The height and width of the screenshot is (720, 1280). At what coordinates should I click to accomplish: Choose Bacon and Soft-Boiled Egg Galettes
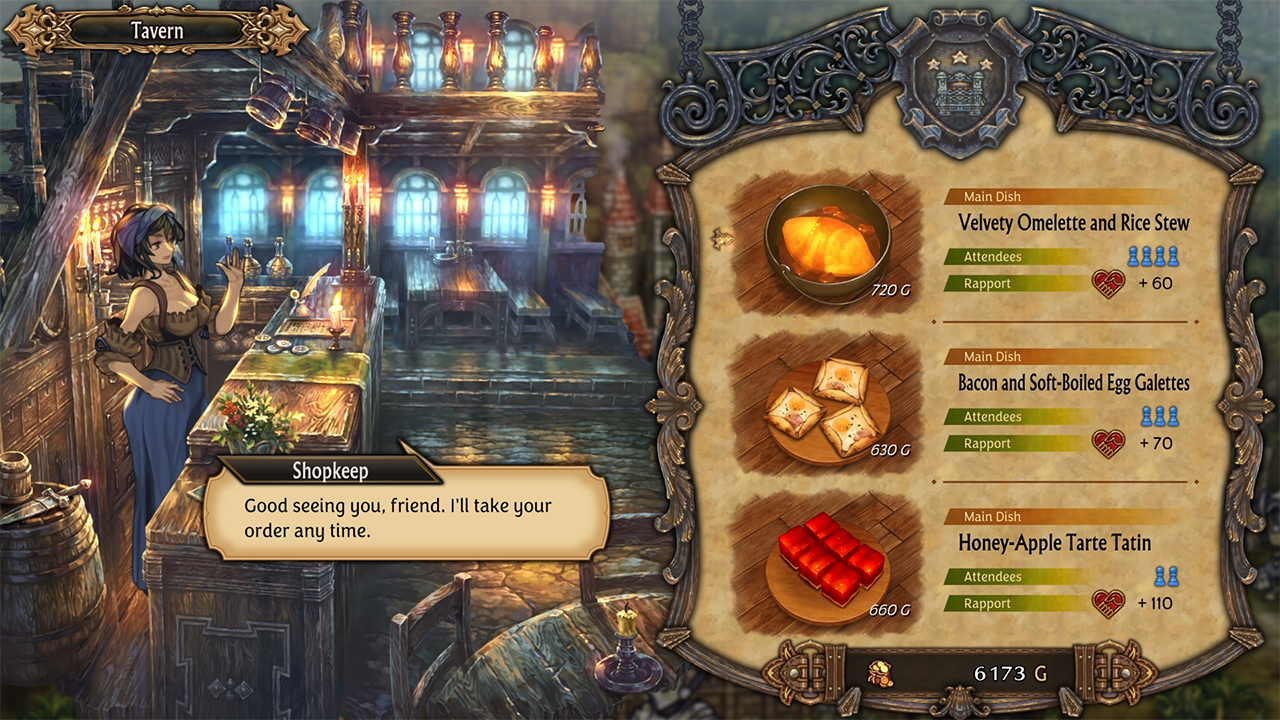point(1073,382)
